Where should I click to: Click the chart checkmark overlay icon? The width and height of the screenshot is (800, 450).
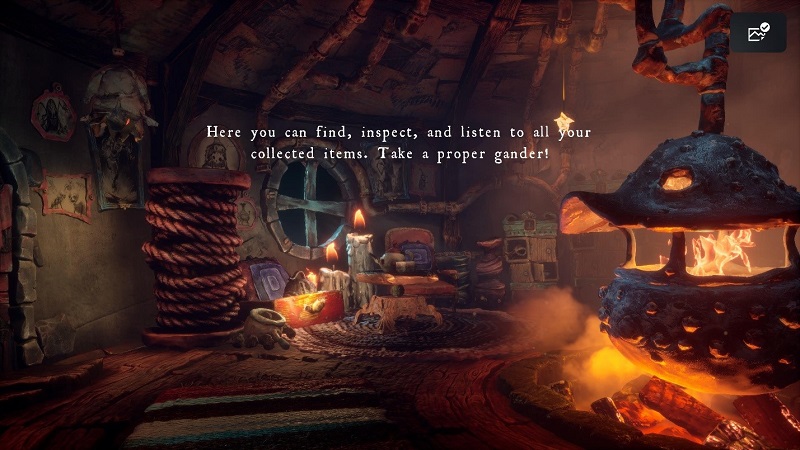[x=758, y=33]
